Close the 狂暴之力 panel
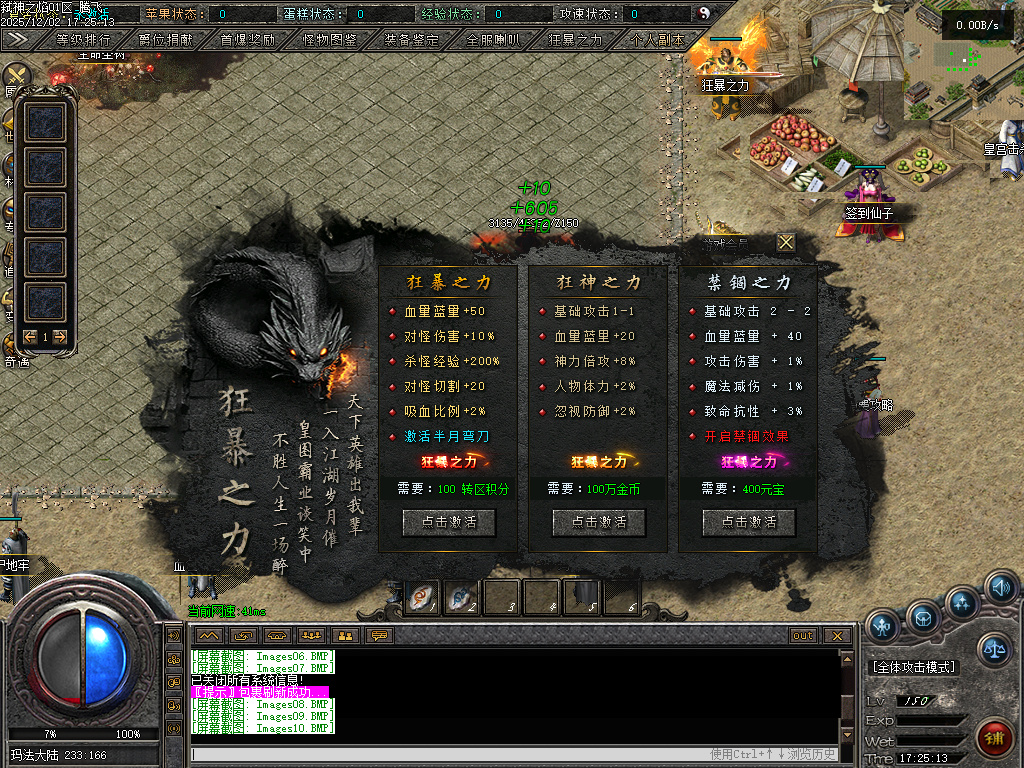 pyautogui.click(x=787, y=242)
